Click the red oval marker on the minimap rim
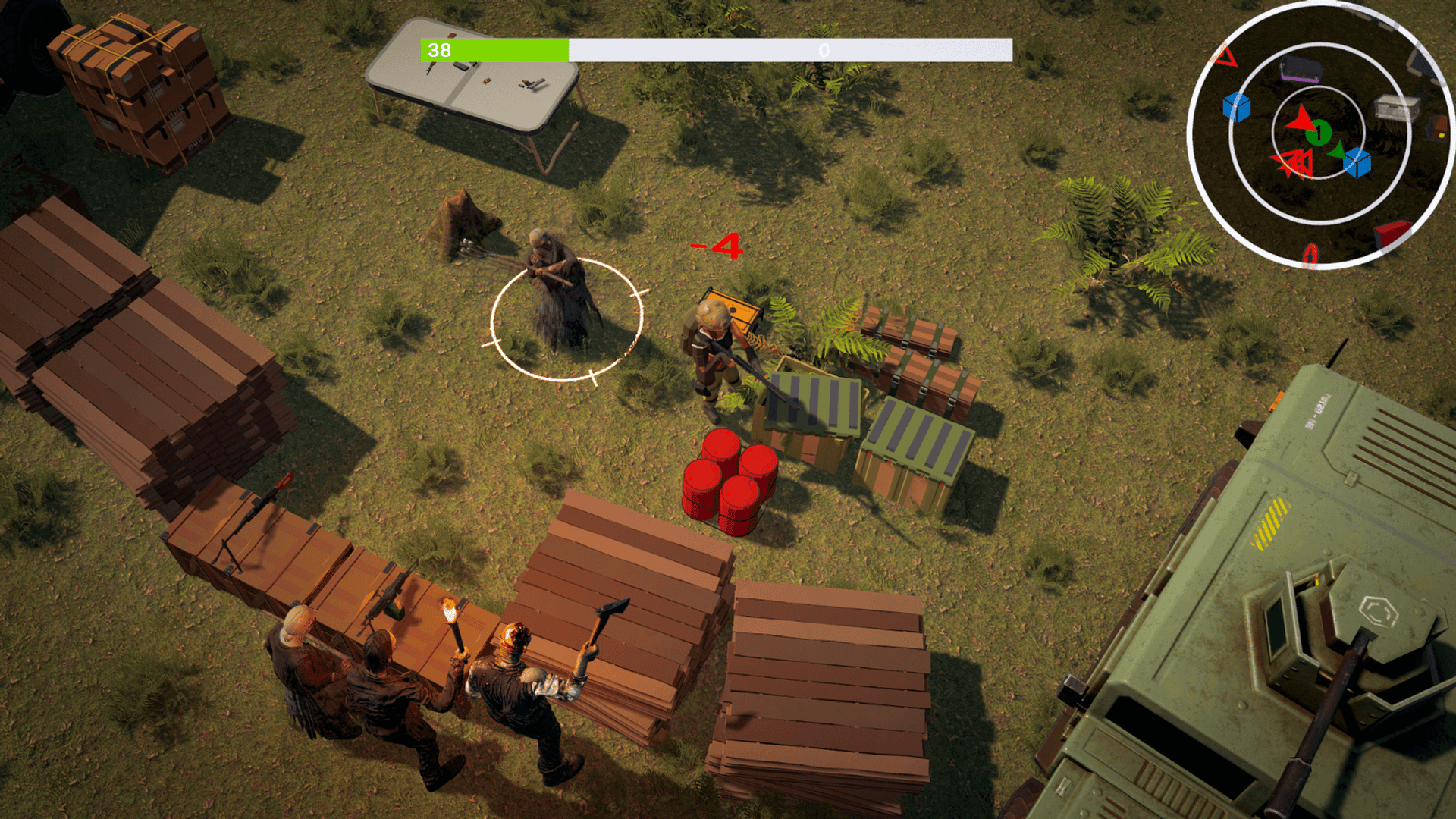 click(1310, 255)
